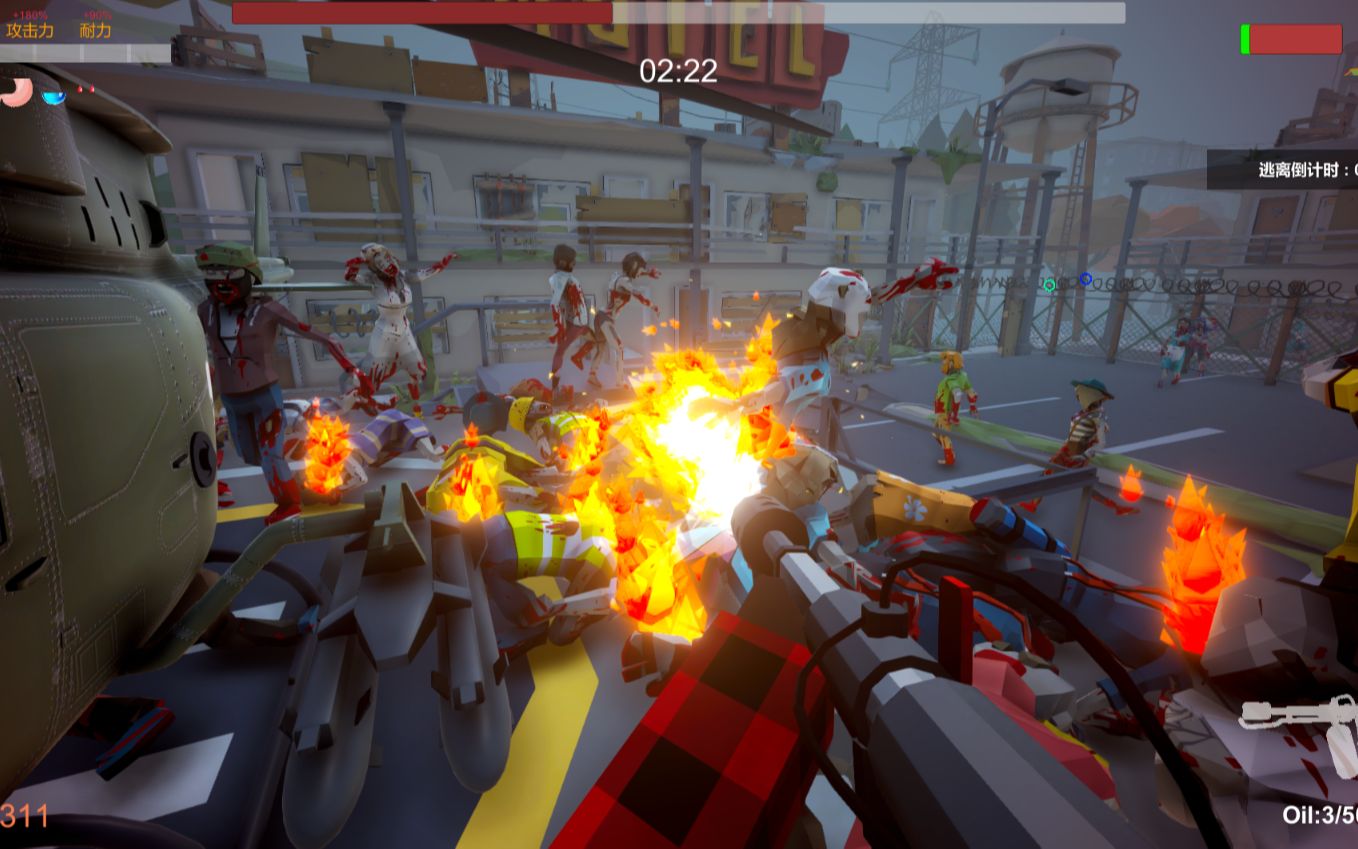
Task: Click the blue waypoint marker near the barbed wire
Action: [x=1085, y=278]
